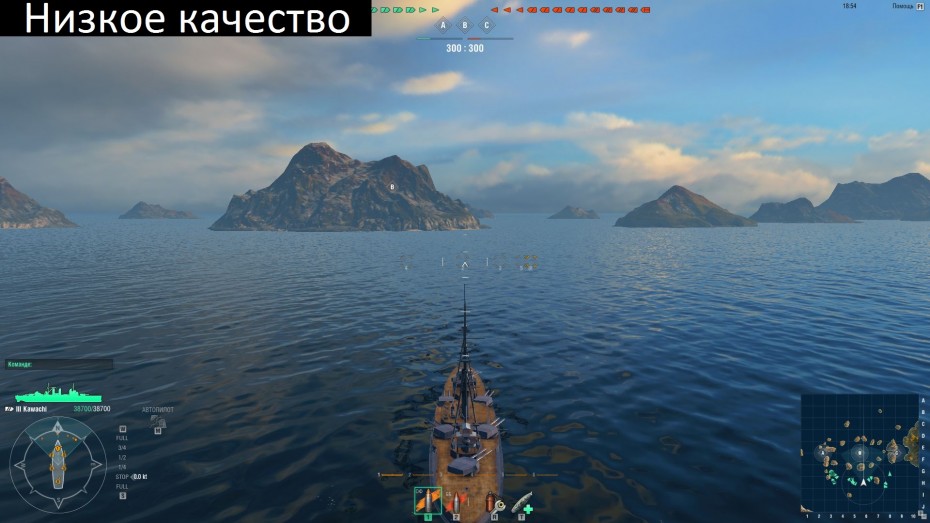
Task: Select the high-explosive shell ammo slot
Action: click(427, 499)
